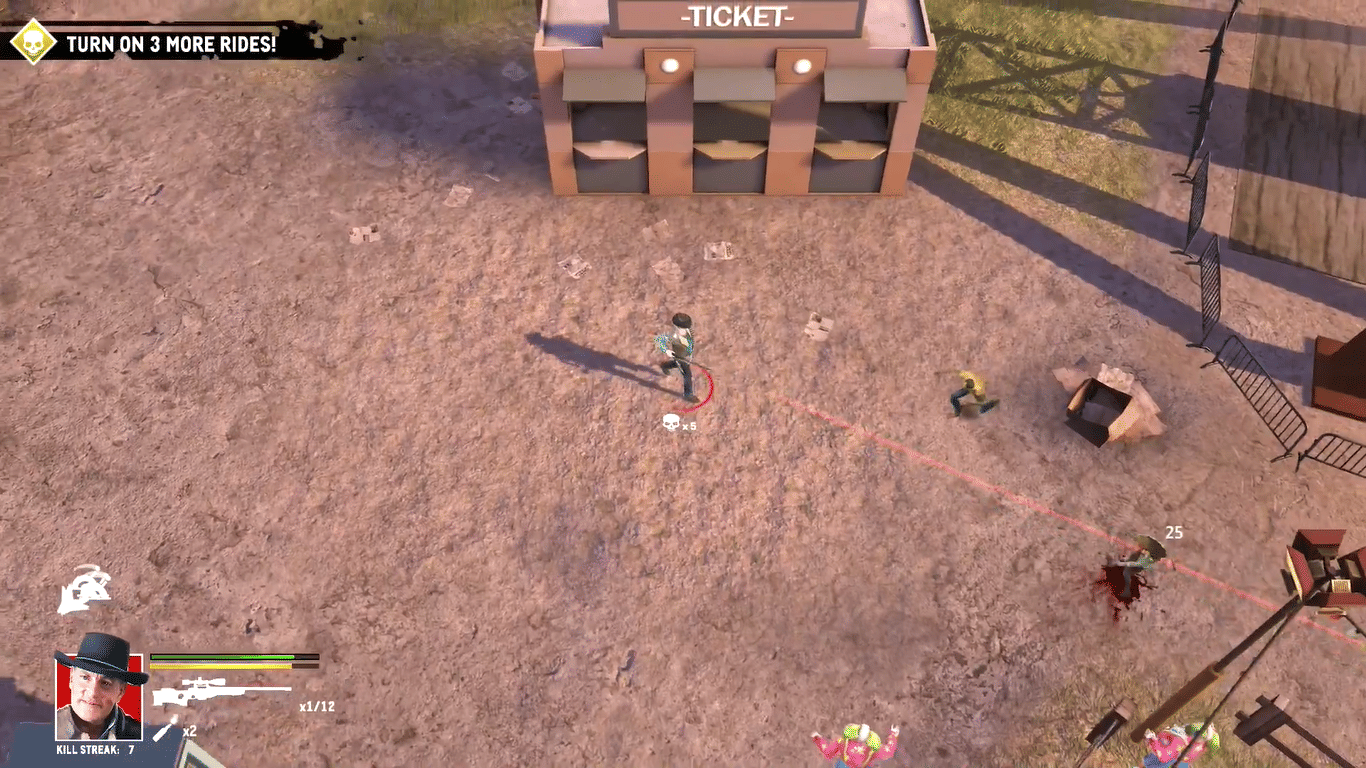Click the skull objective tracker icon
The width and height of the screenshot is (1366, 768).
coord(33,42)
